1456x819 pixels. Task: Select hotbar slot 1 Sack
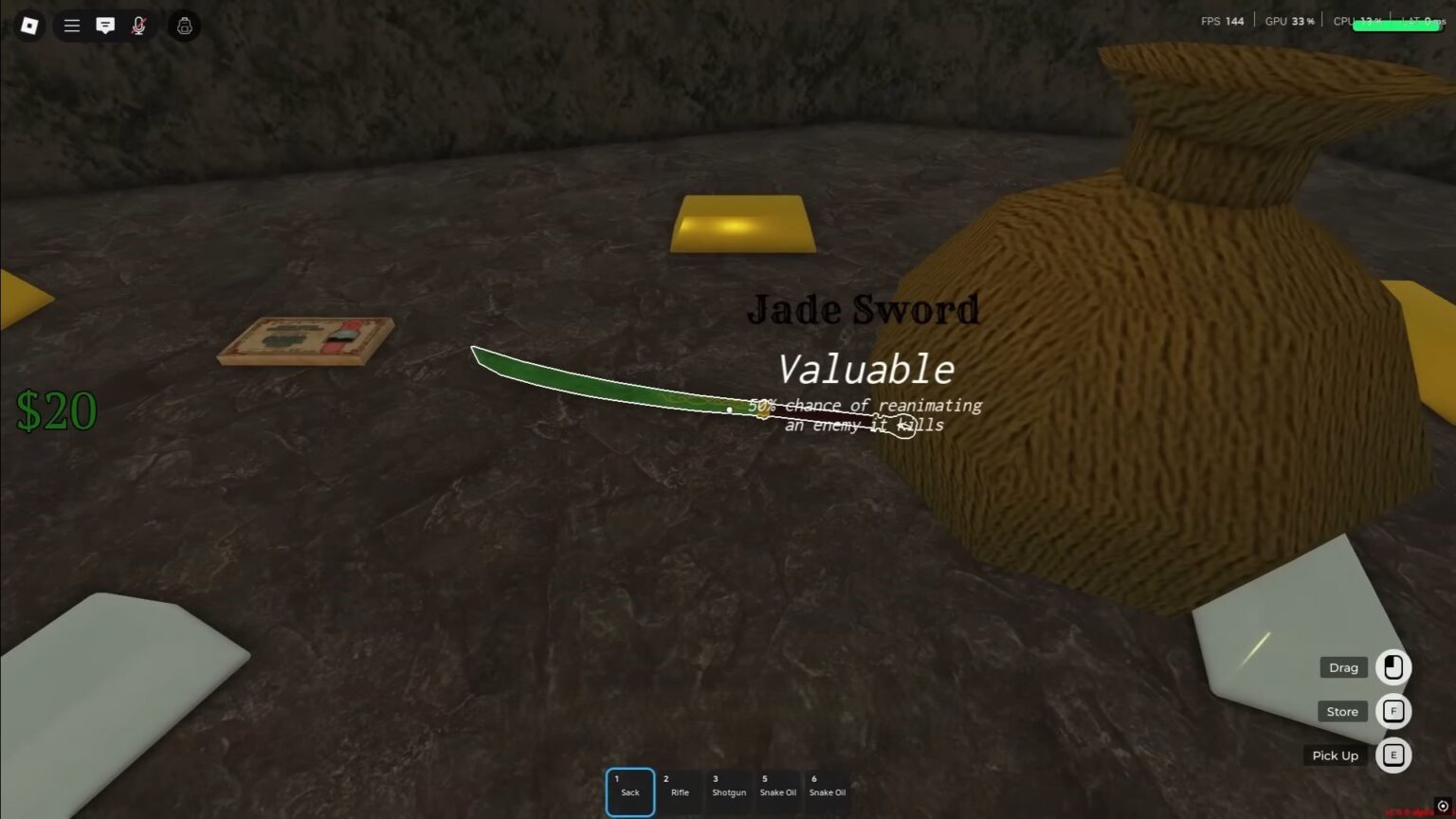(x=629, y=791)
